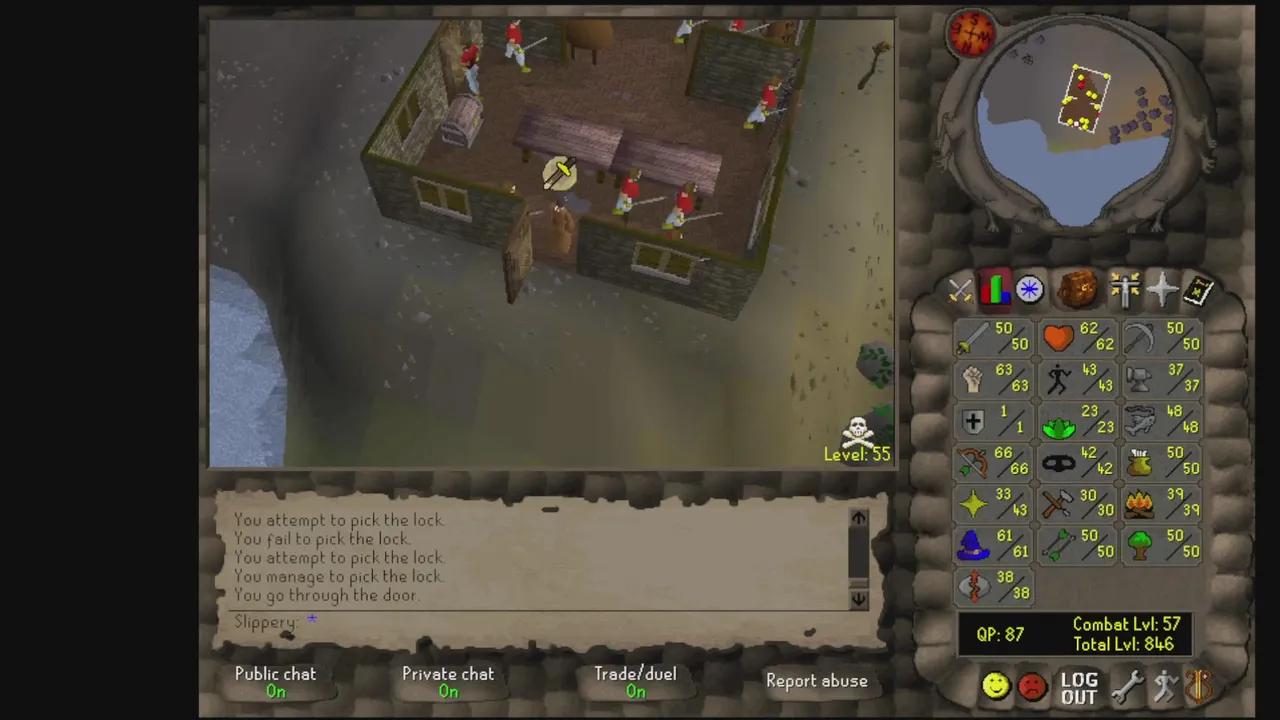Open the Prayer tab

point(1160,290)
